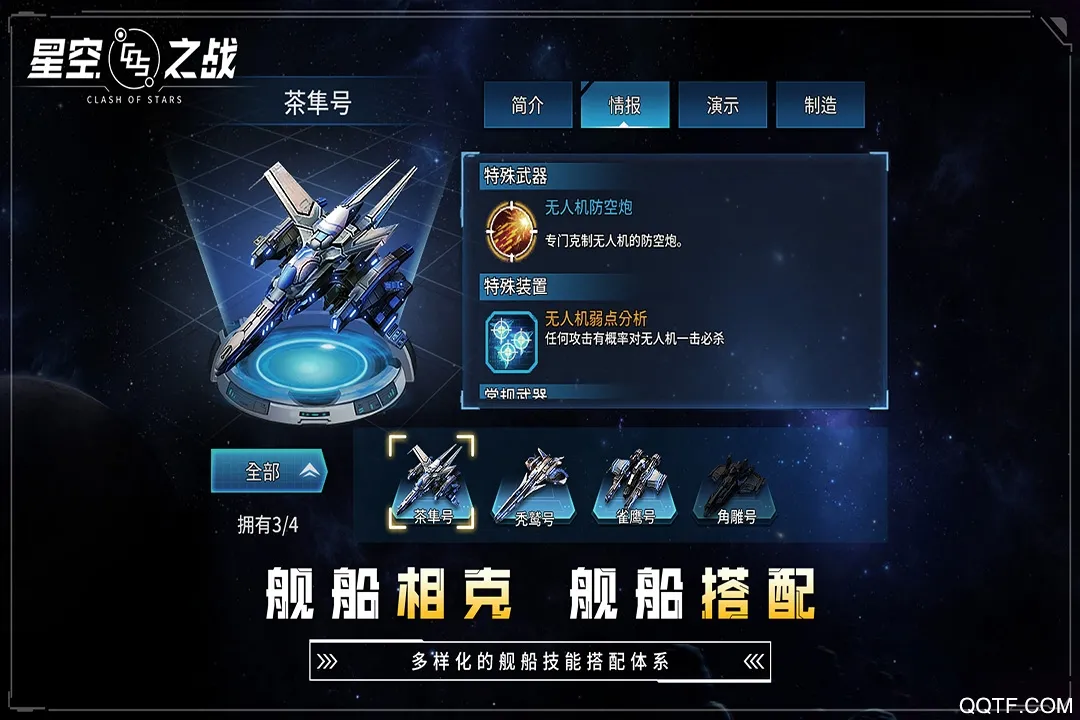The image size is (1080, 720).
Task: Switch to the 简介 tab
Action: click(x=527, y=105)
